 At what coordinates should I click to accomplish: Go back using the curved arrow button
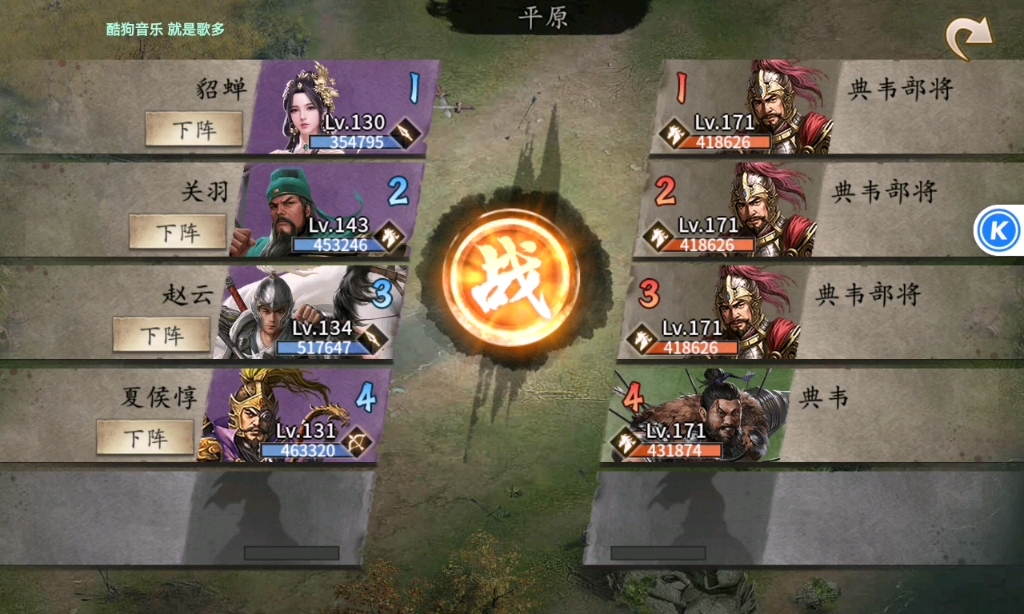coord(968,39)
